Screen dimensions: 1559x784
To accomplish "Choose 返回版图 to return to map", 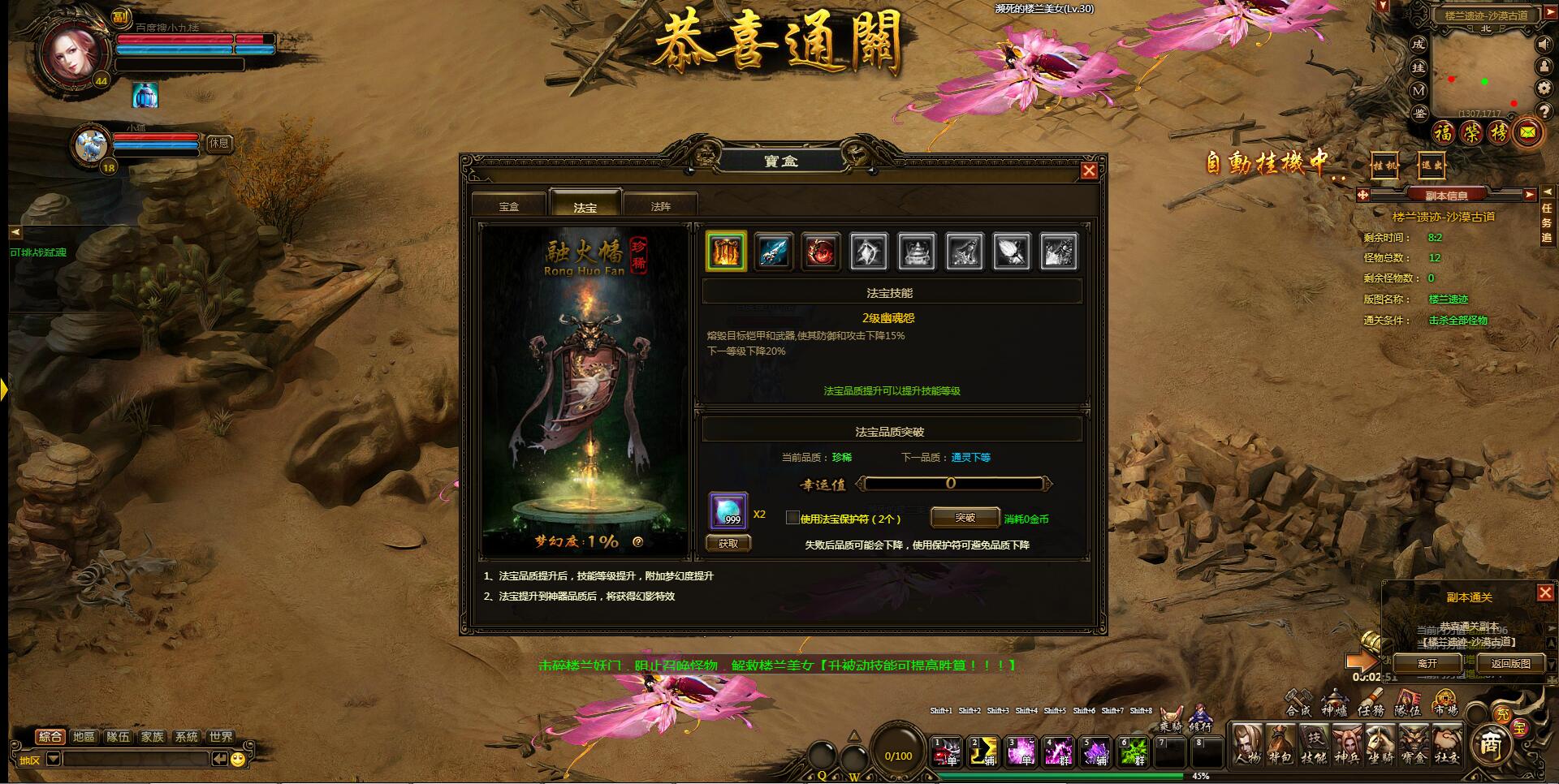I will tap(1510, 663).
